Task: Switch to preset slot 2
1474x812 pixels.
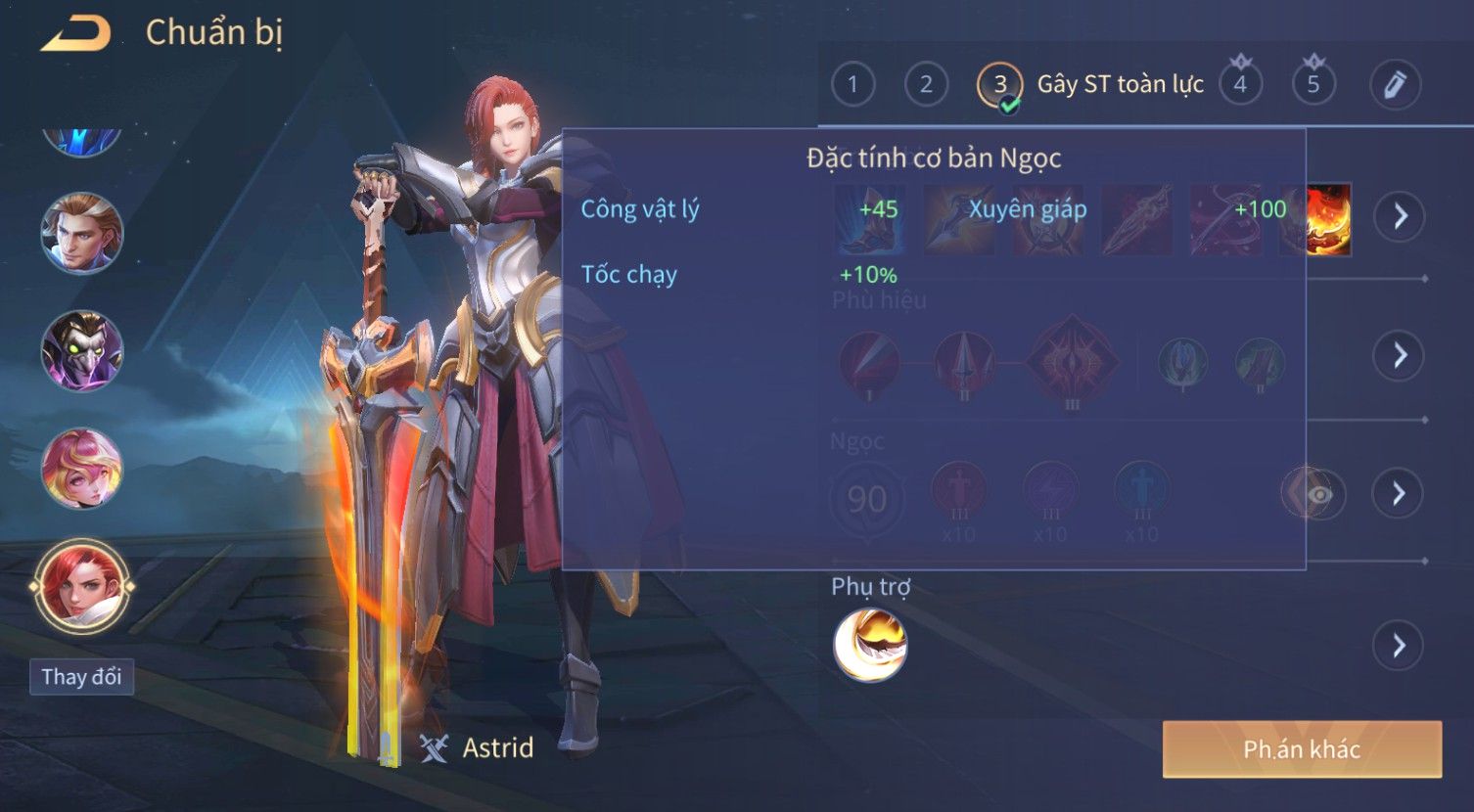Action: click(x=926, y=85)
